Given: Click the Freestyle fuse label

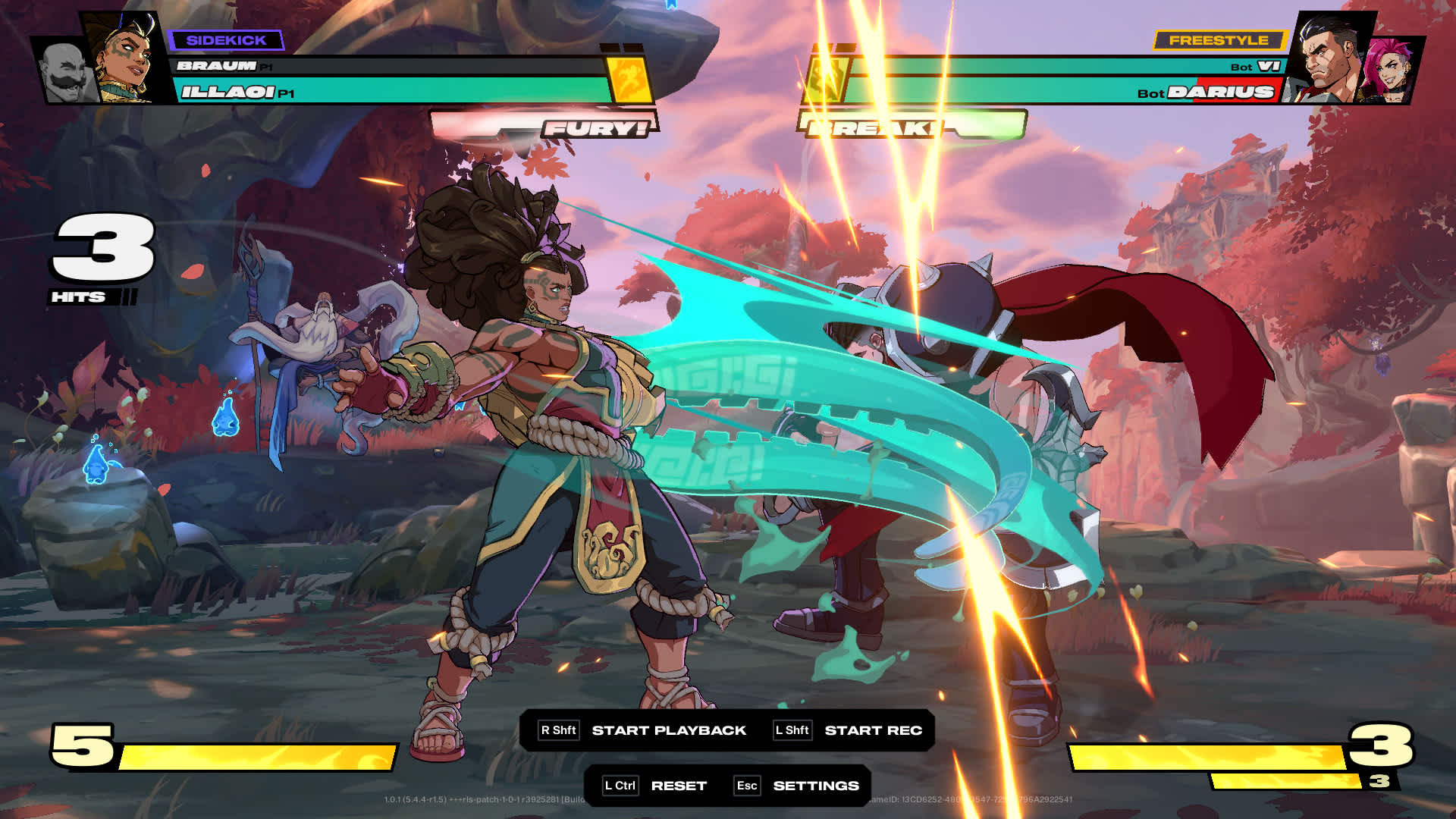Looking at the screenshot, I should point(1219,40).
